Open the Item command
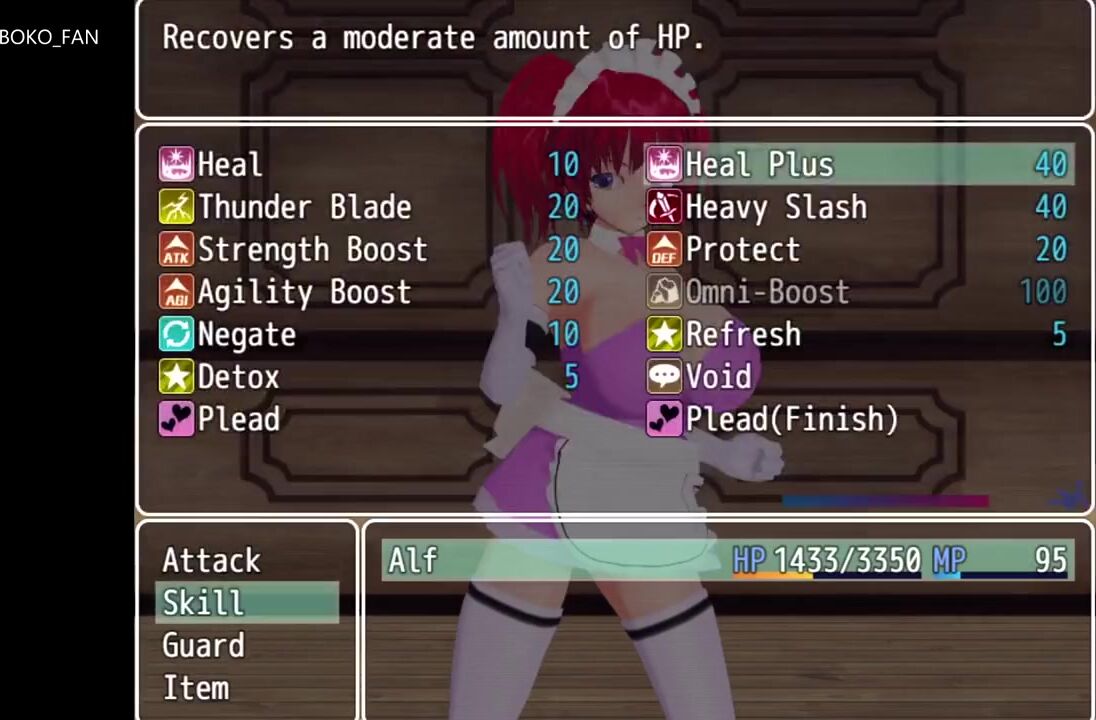The height and width of the screenshot is (720, 1096). coord(196,688)
